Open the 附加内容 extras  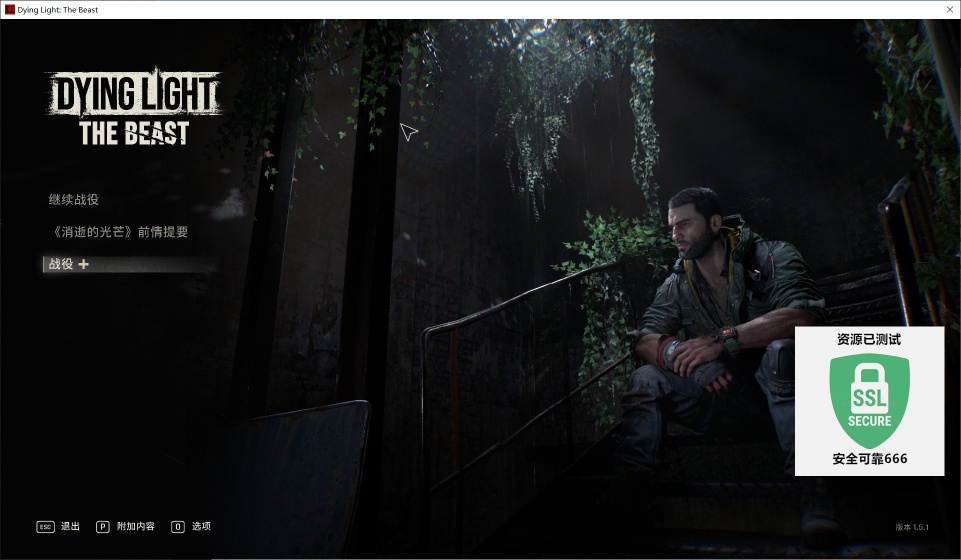click(x=135, y=526)
